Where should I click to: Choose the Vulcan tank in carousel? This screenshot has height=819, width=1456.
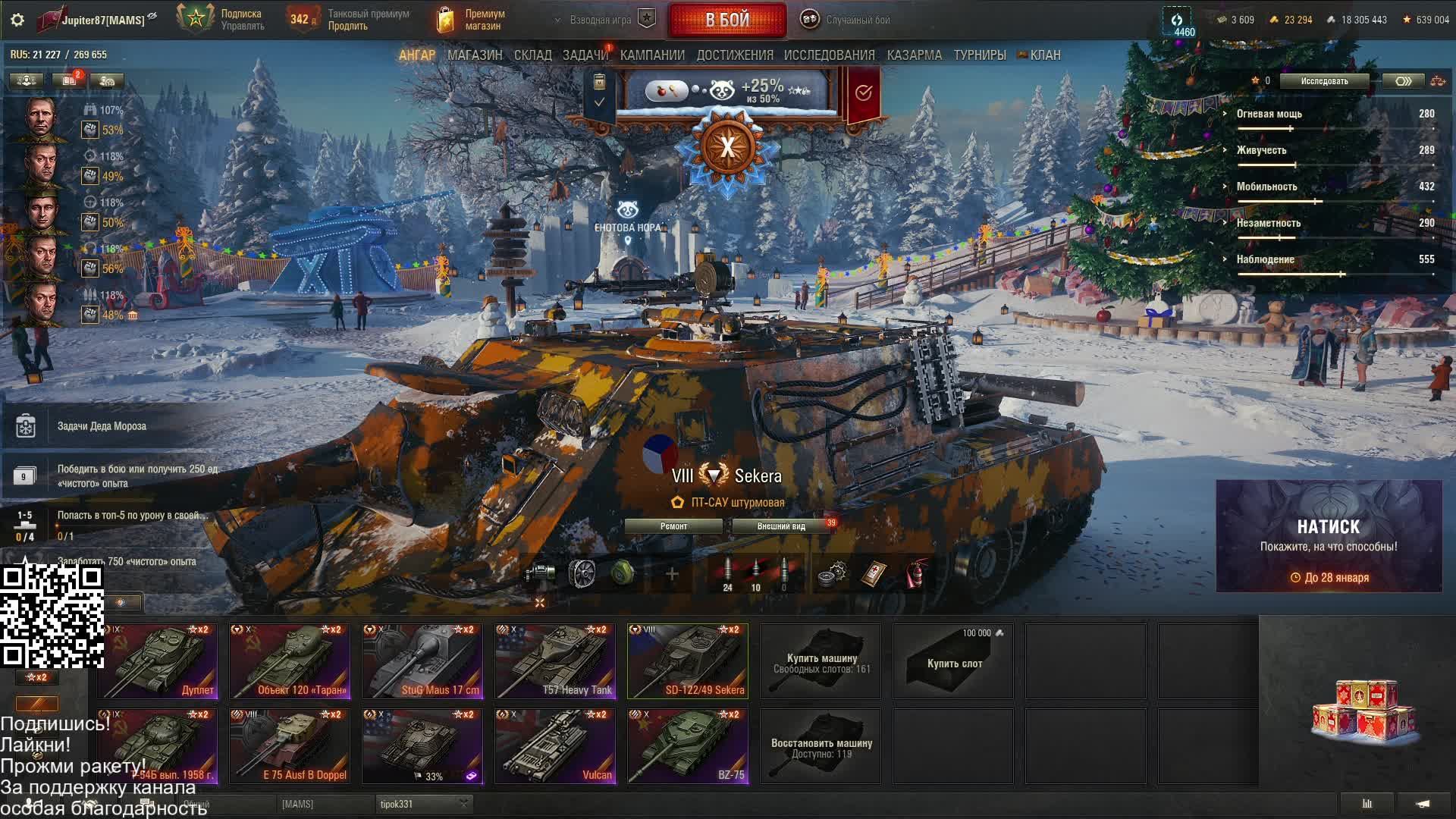pyautogui.click(x=555, y=745)
